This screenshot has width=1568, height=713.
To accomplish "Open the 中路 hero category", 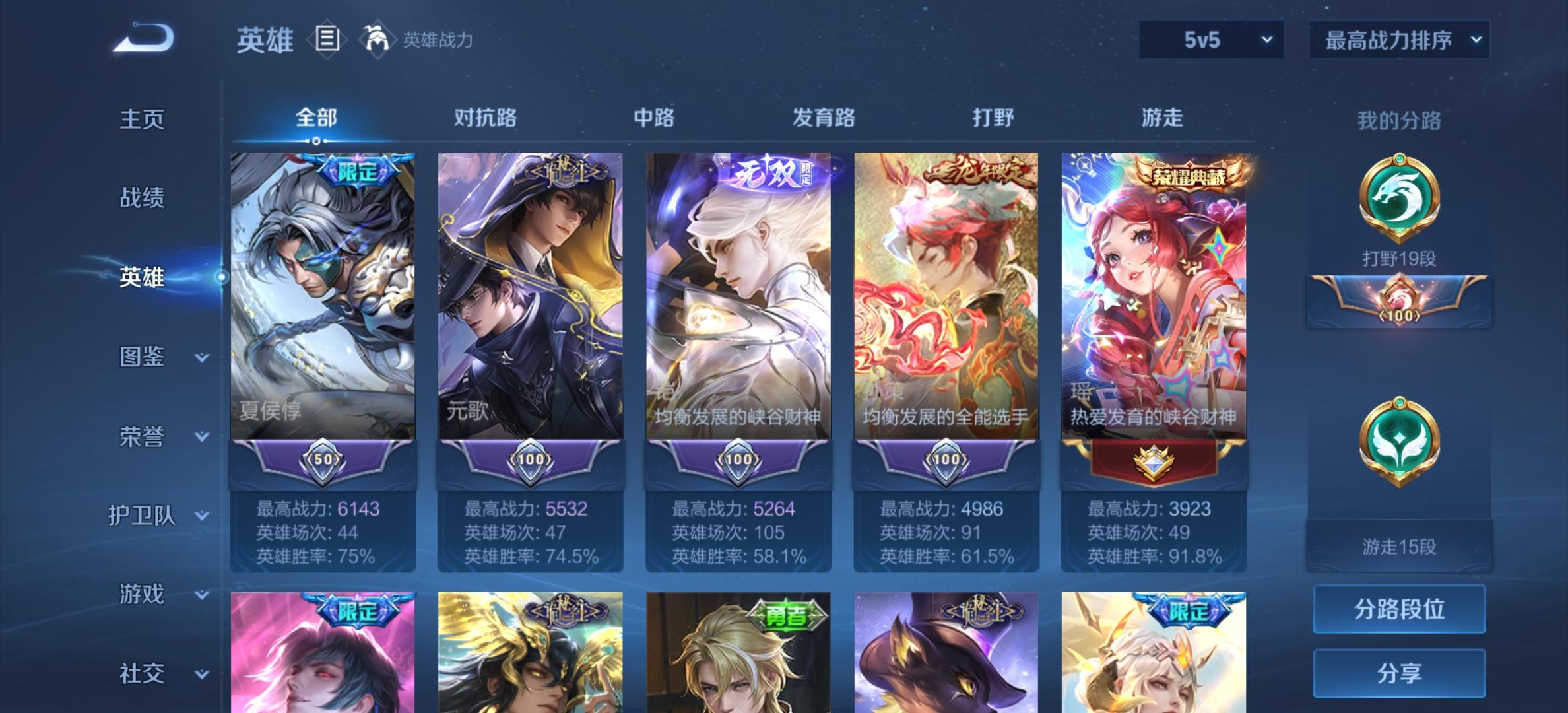I will tap(653, 118).
